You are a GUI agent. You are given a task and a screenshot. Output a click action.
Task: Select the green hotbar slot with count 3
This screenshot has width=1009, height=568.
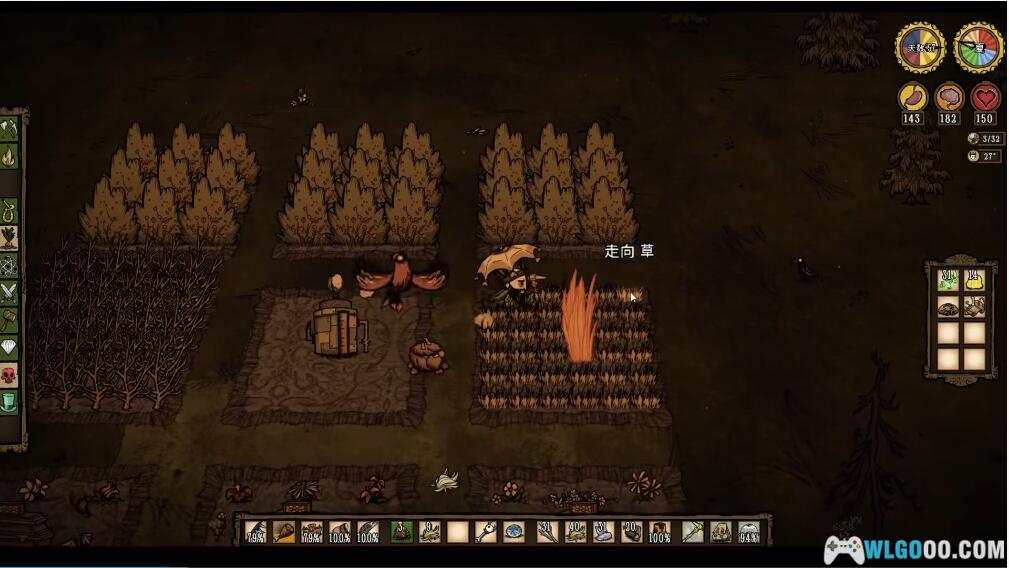coord(401,532)
